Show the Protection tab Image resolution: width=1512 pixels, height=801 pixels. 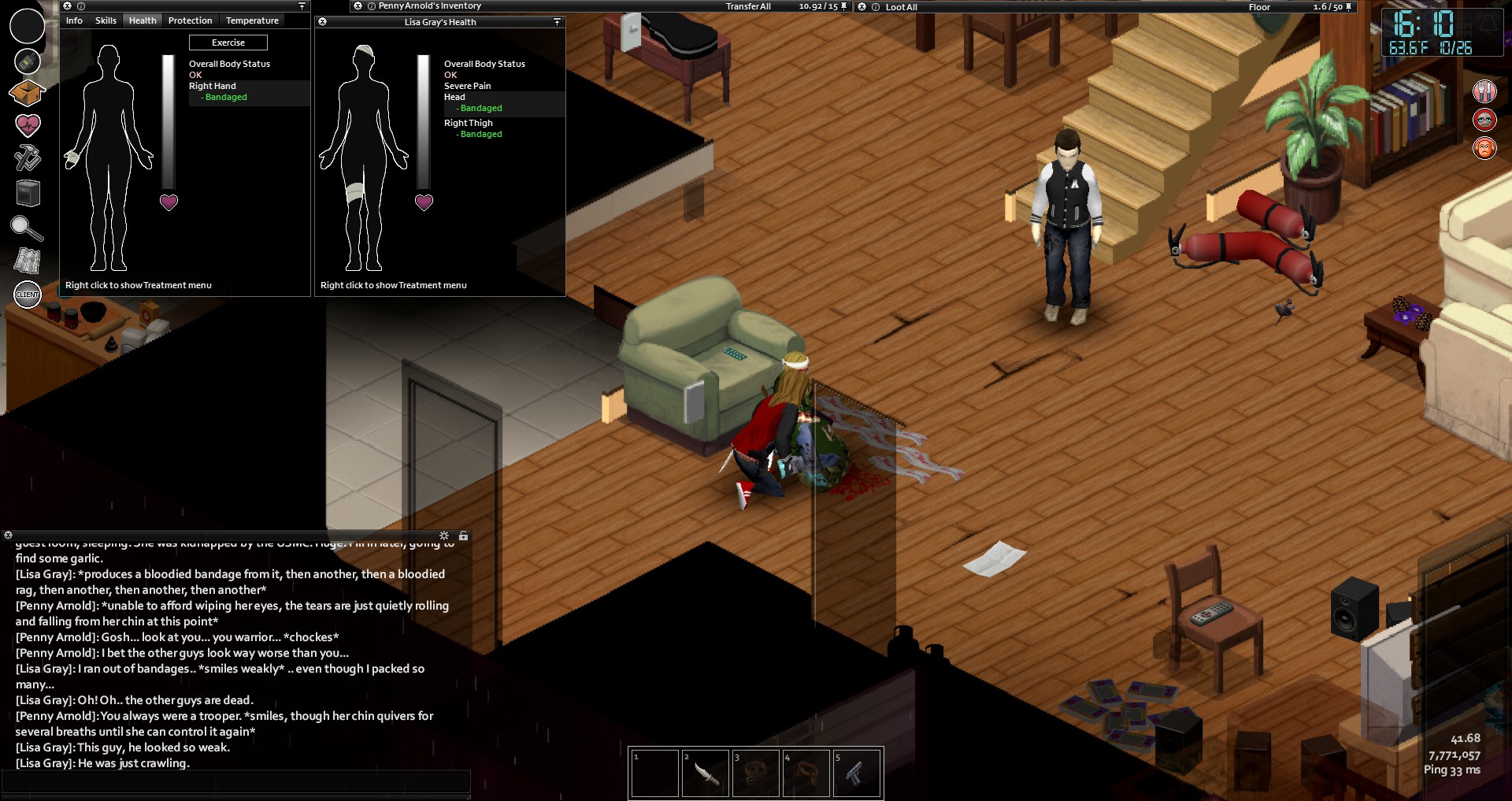[190, 20]
